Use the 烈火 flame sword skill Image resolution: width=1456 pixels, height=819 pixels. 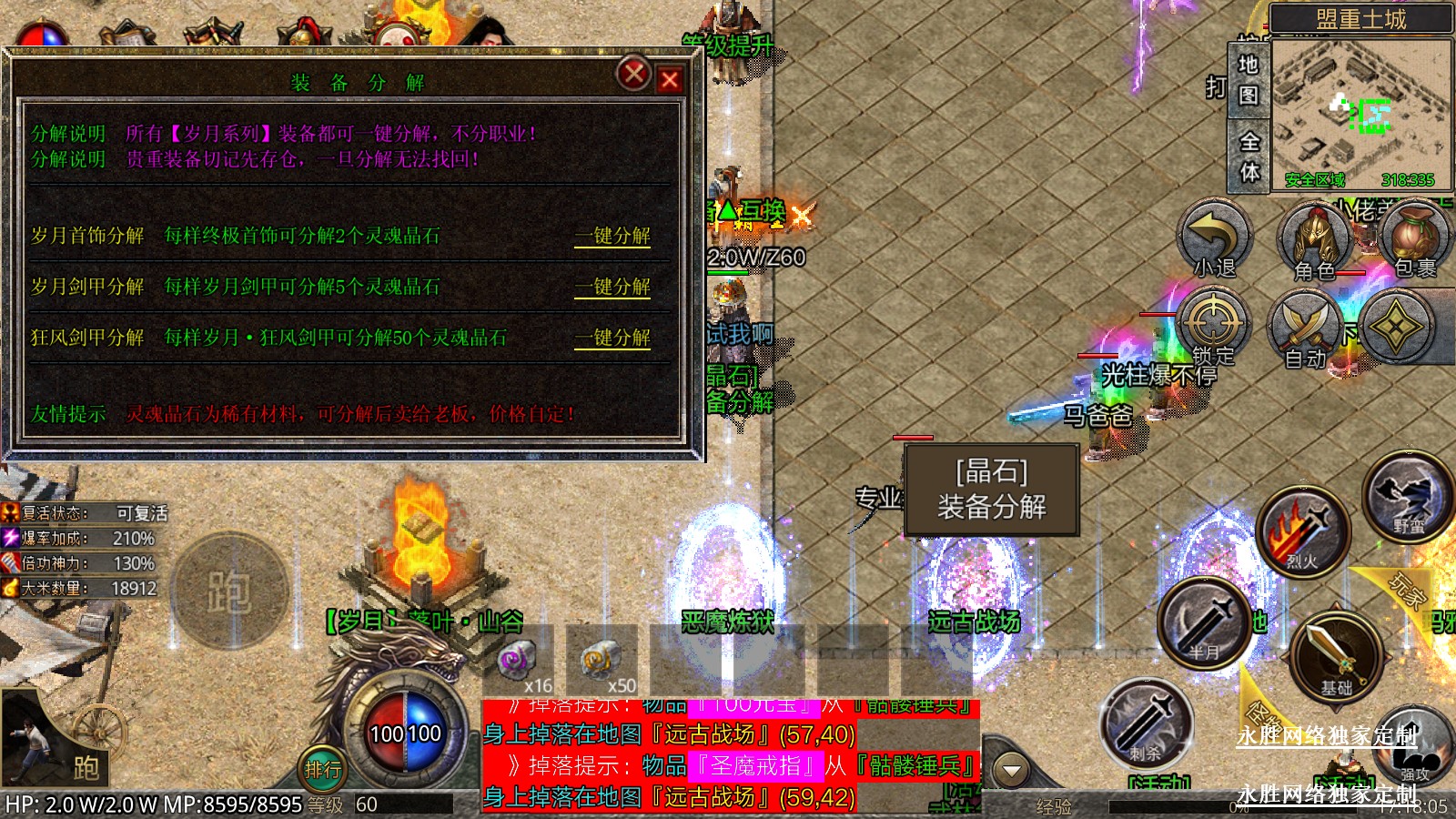point(1302,534)
